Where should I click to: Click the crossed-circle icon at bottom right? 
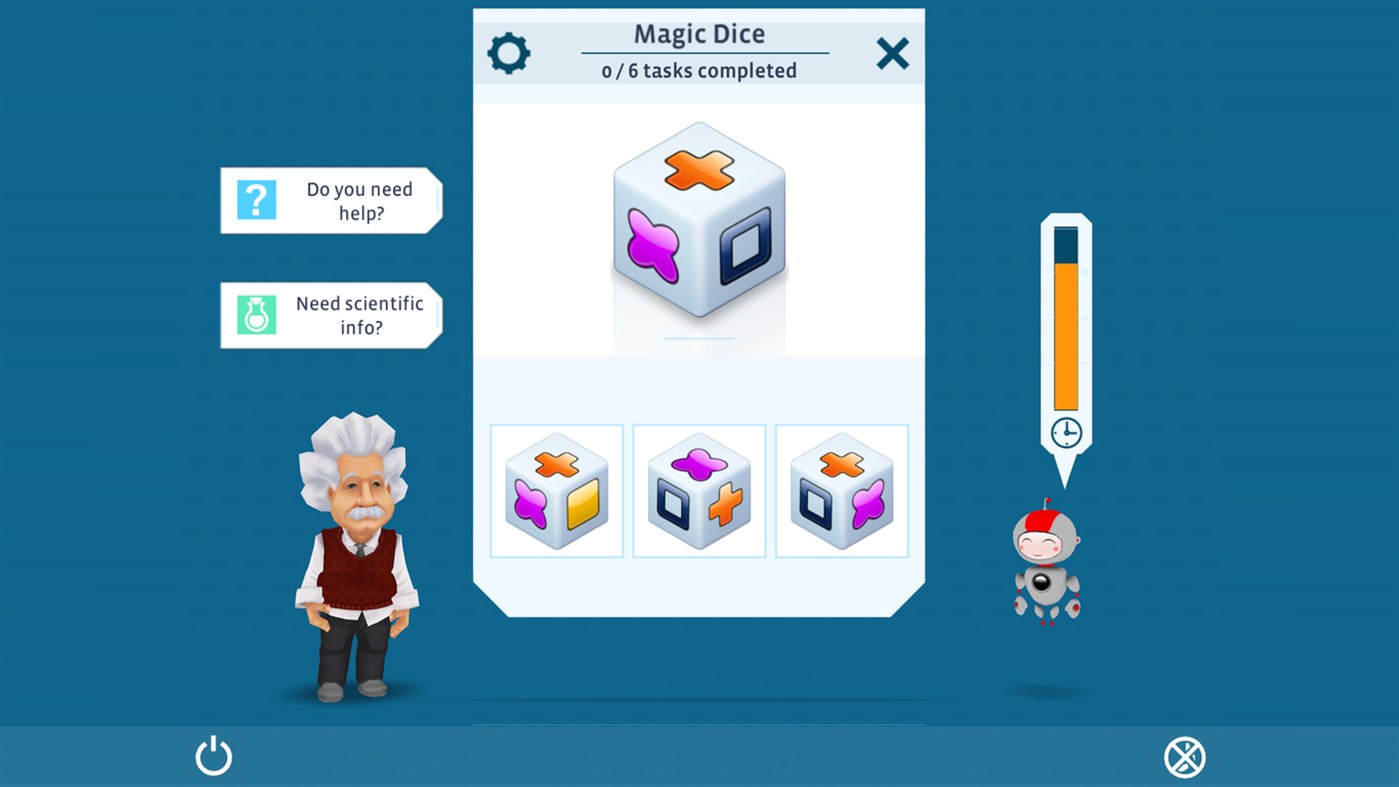(x=1184, y=757)
